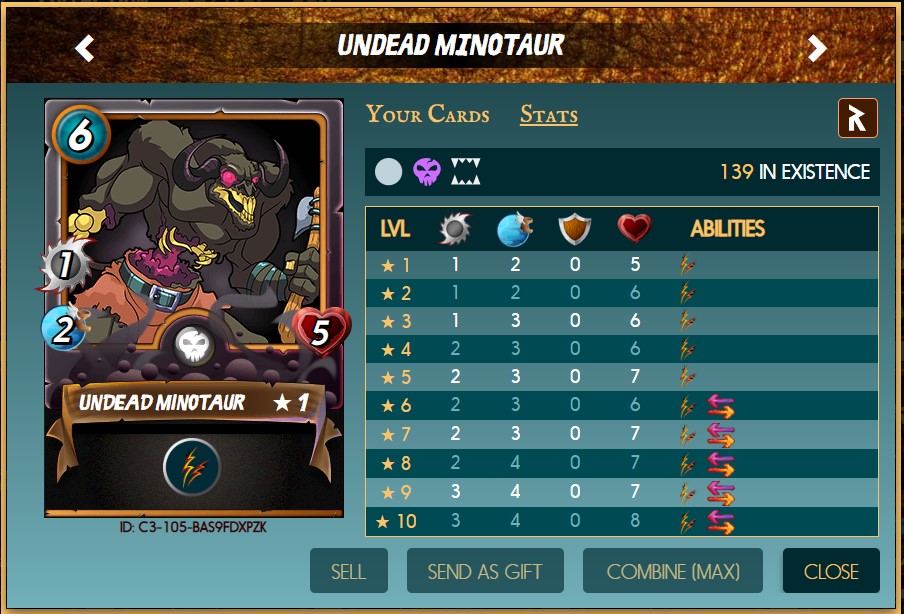Viewport: 904px width, 614px height.
Task: Close the card details window
Action: click(831, 571)
